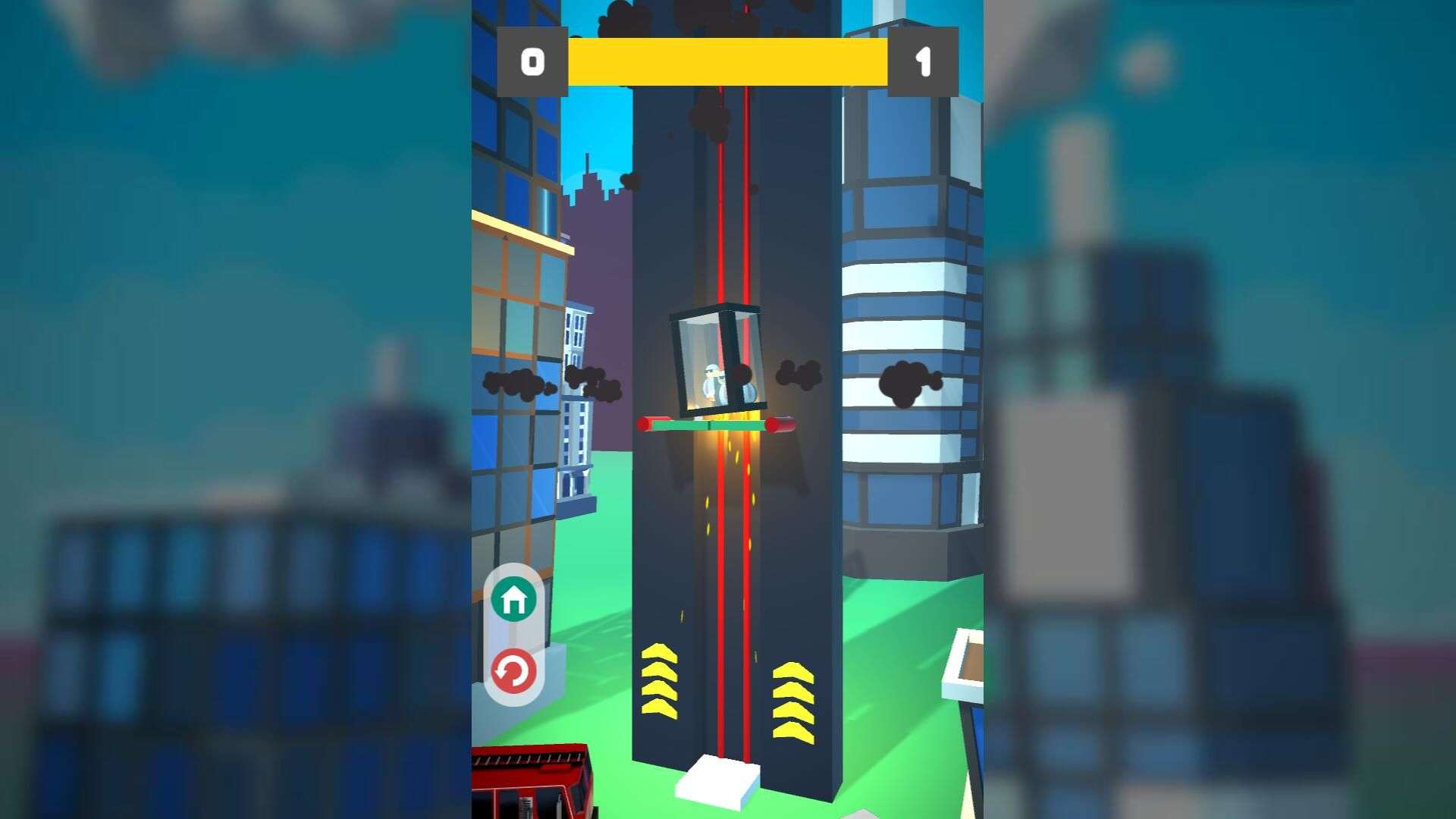The width and height of the screenshot is (1456, 819).
Task: Go to the home screen
Action: pos(513,600)
